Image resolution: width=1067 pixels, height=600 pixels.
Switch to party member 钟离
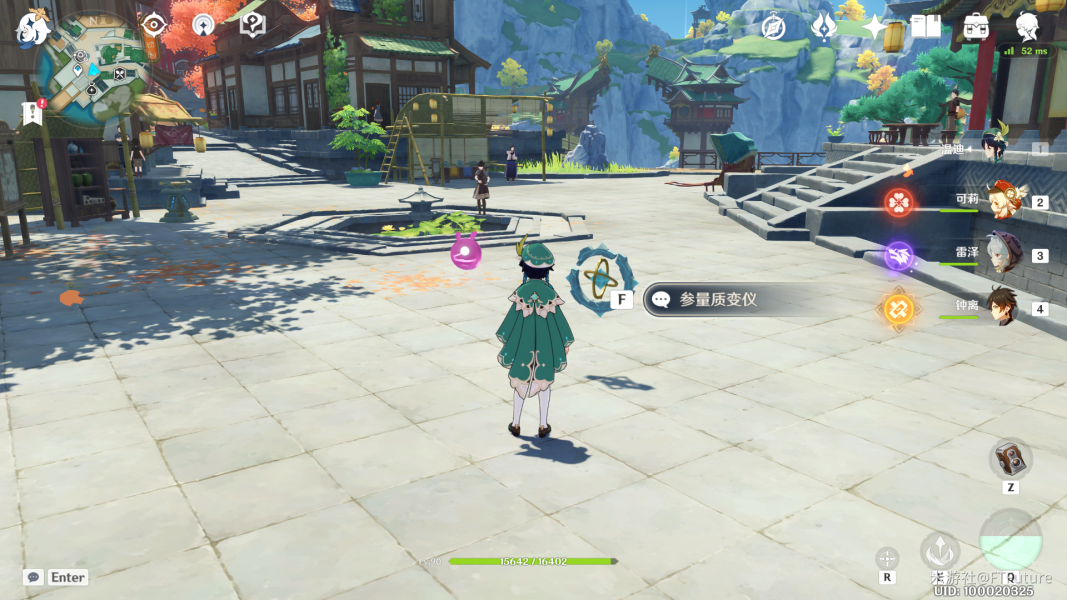pyautogui.click(x=1003, y=307)
